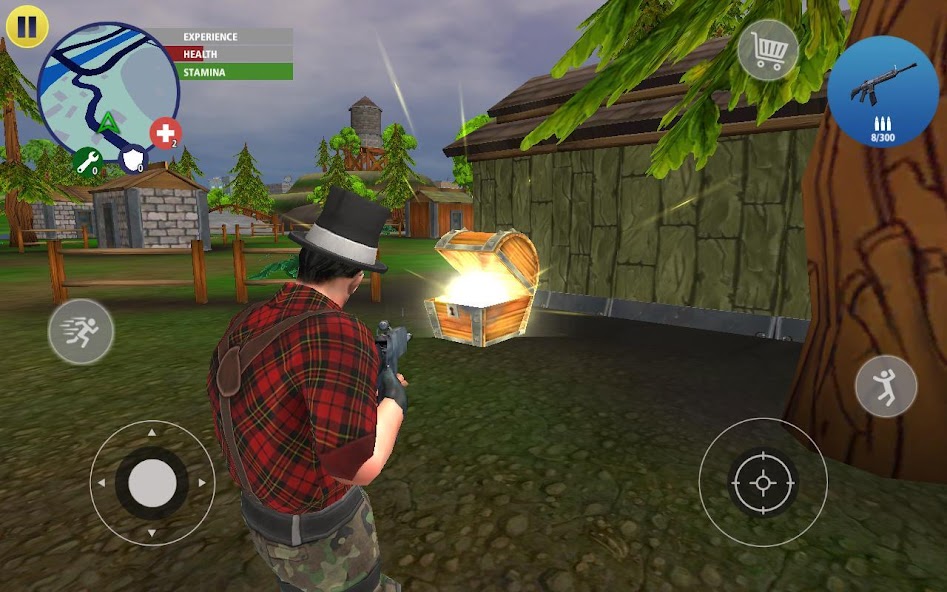The width and height of the screenshot is (947, 592).
Task: Fire using the crosshair button
Action: click(x=763, y=482)
